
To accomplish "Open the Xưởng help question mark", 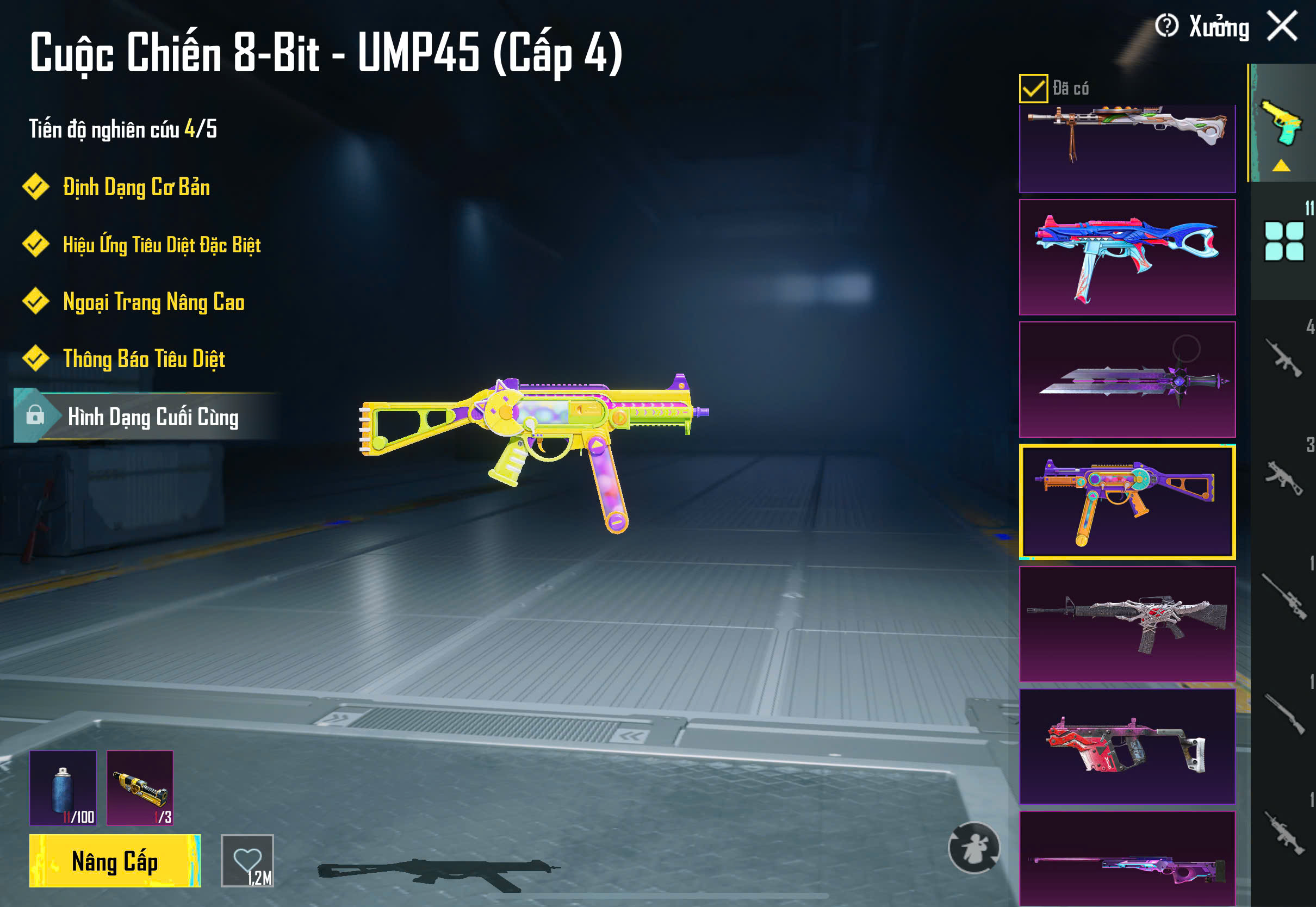I will [x=1166, y=26].
